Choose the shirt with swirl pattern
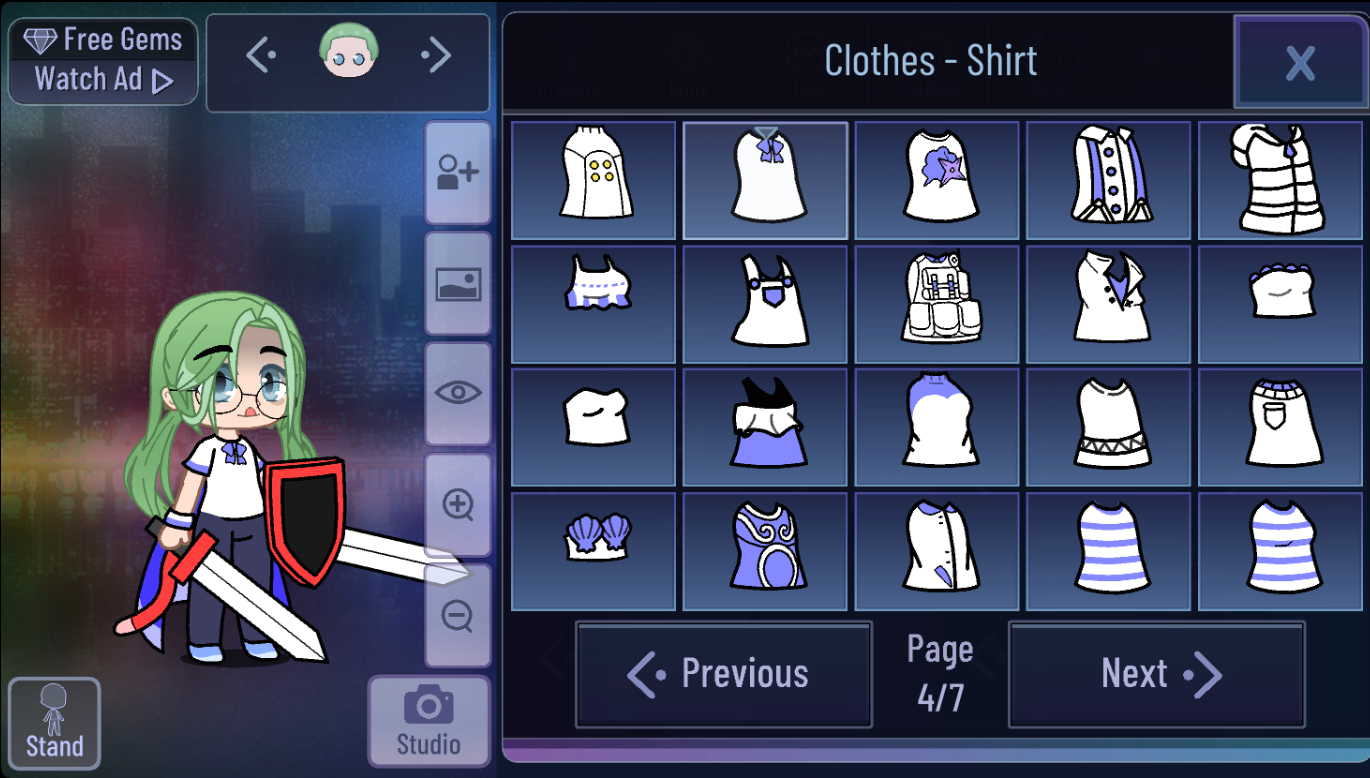Viewport: 1370px width, 778px height. 765,551
